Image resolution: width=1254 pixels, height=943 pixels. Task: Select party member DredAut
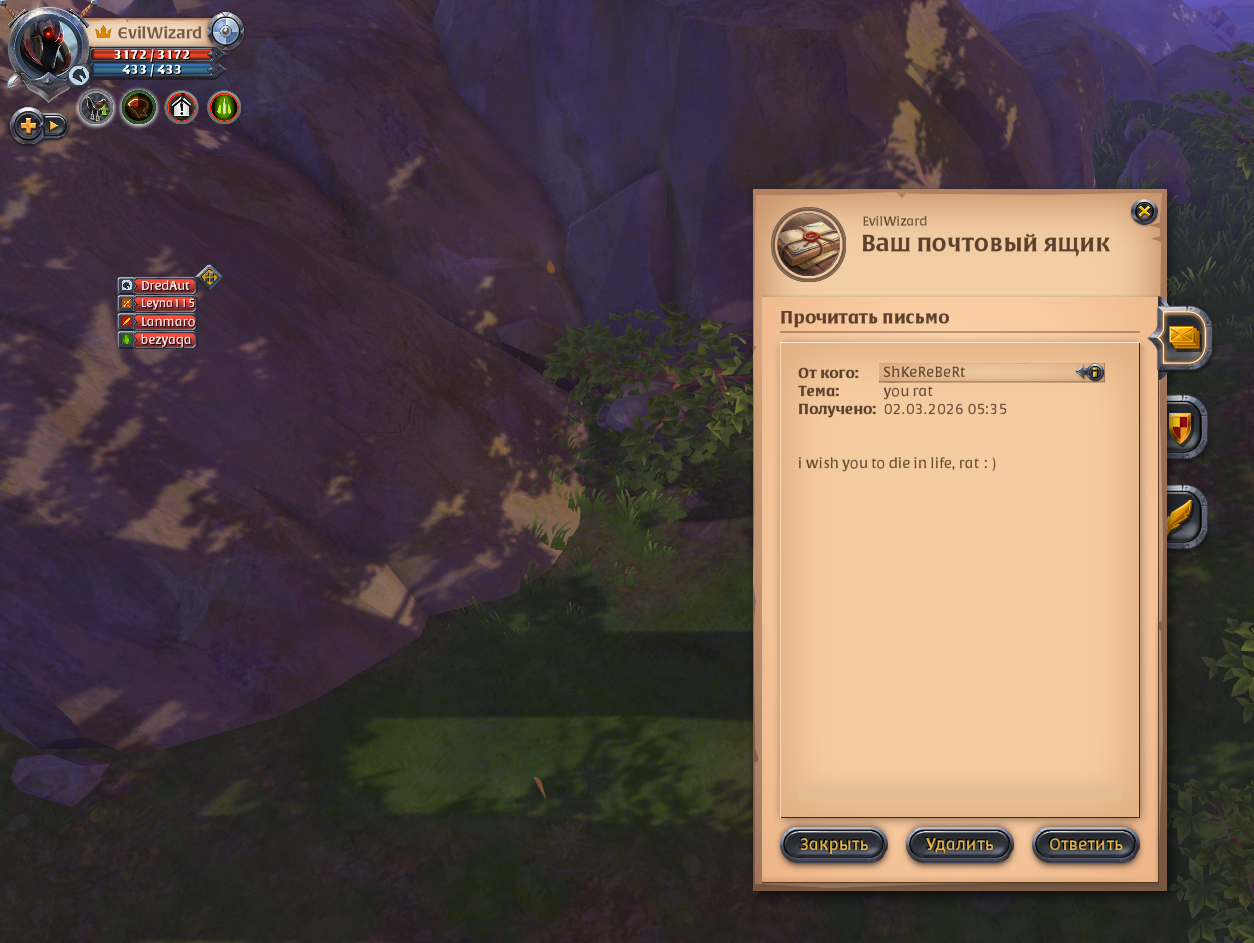(163, 286)
